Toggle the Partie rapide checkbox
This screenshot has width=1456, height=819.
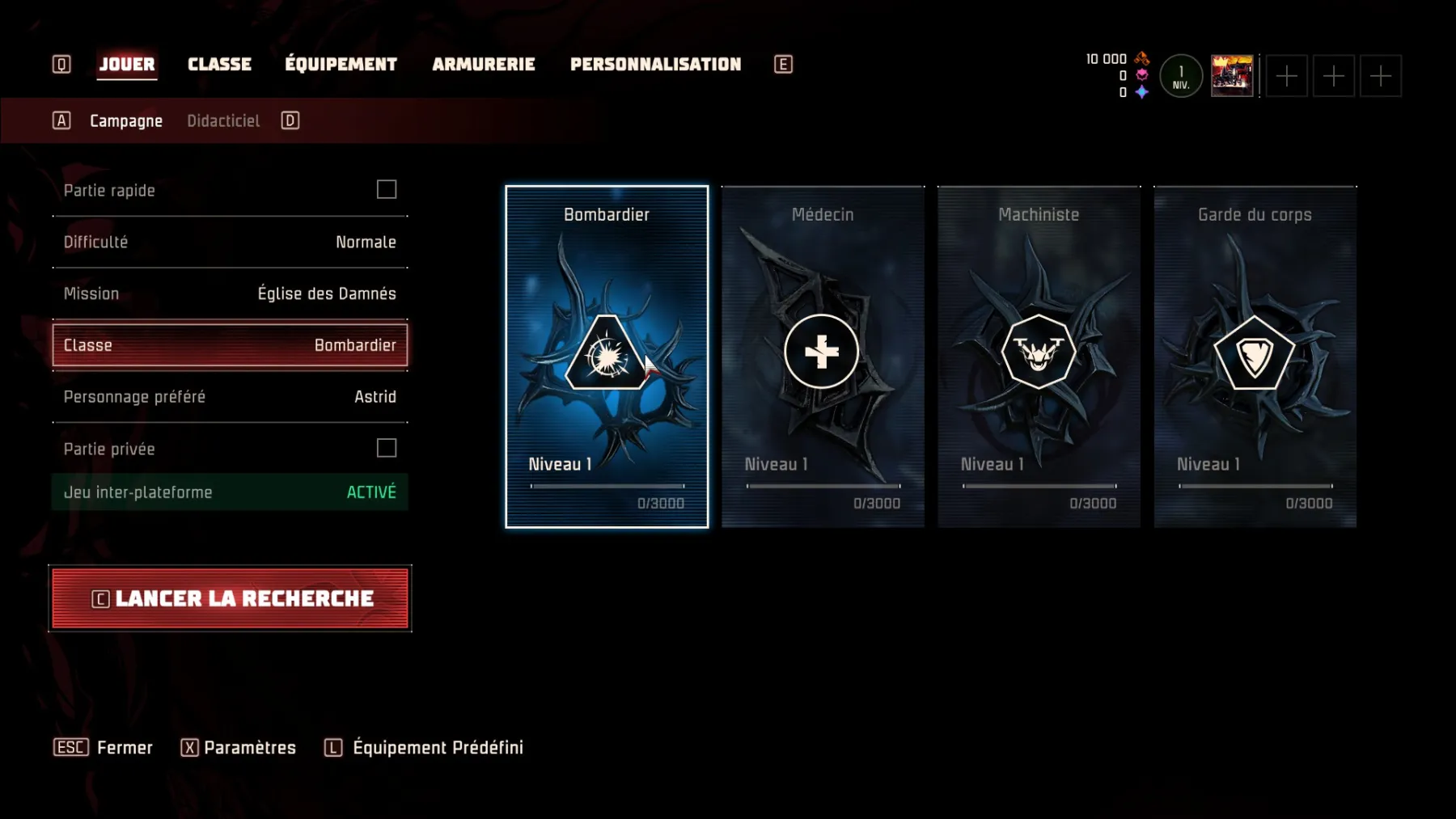387,190
